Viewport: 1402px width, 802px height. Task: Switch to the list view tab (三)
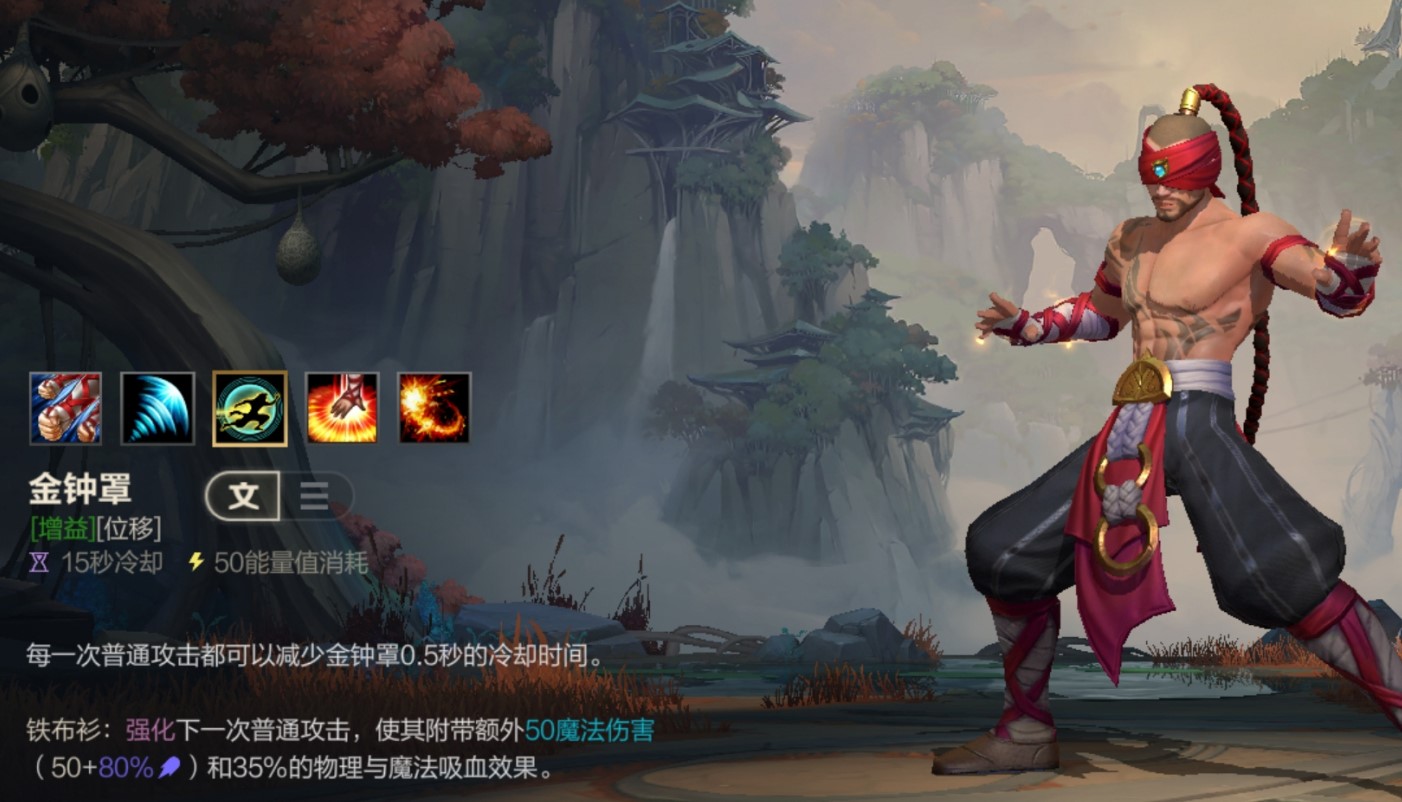[313, 495]
